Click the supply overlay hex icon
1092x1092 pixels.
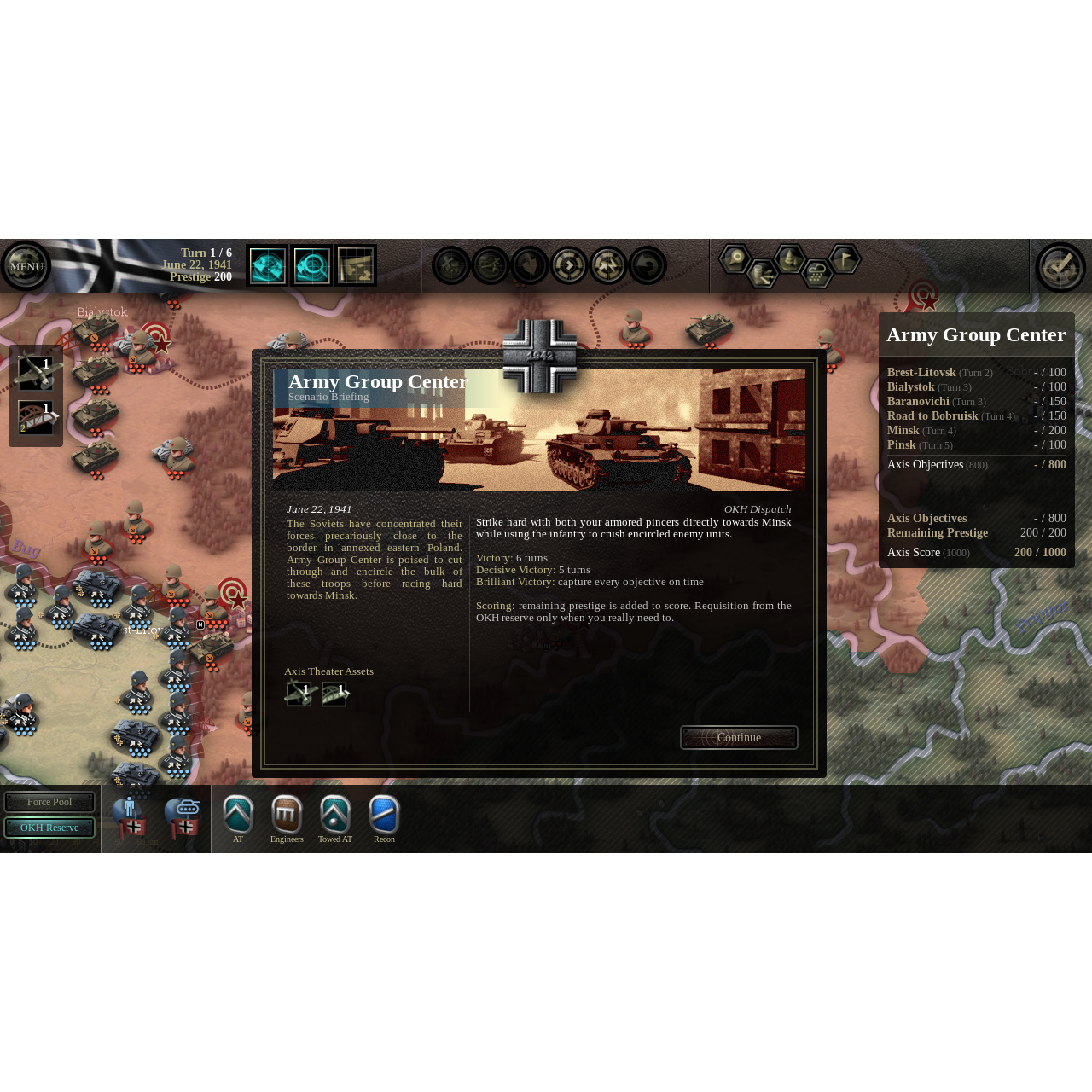(763, 275)
